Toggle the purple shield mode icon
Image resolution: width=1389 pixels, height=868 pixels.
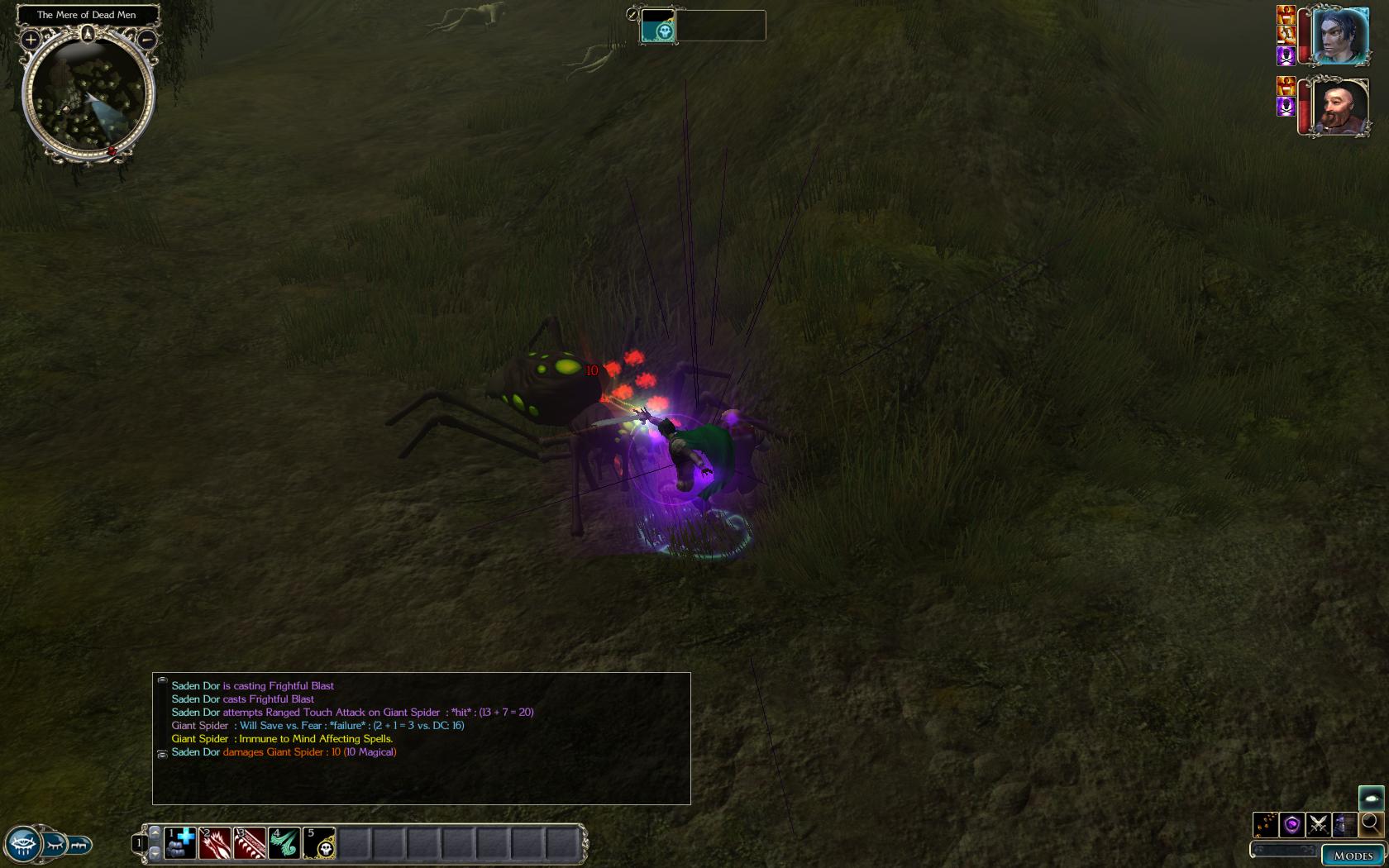pyautogui.click(x=1292, y=824)
